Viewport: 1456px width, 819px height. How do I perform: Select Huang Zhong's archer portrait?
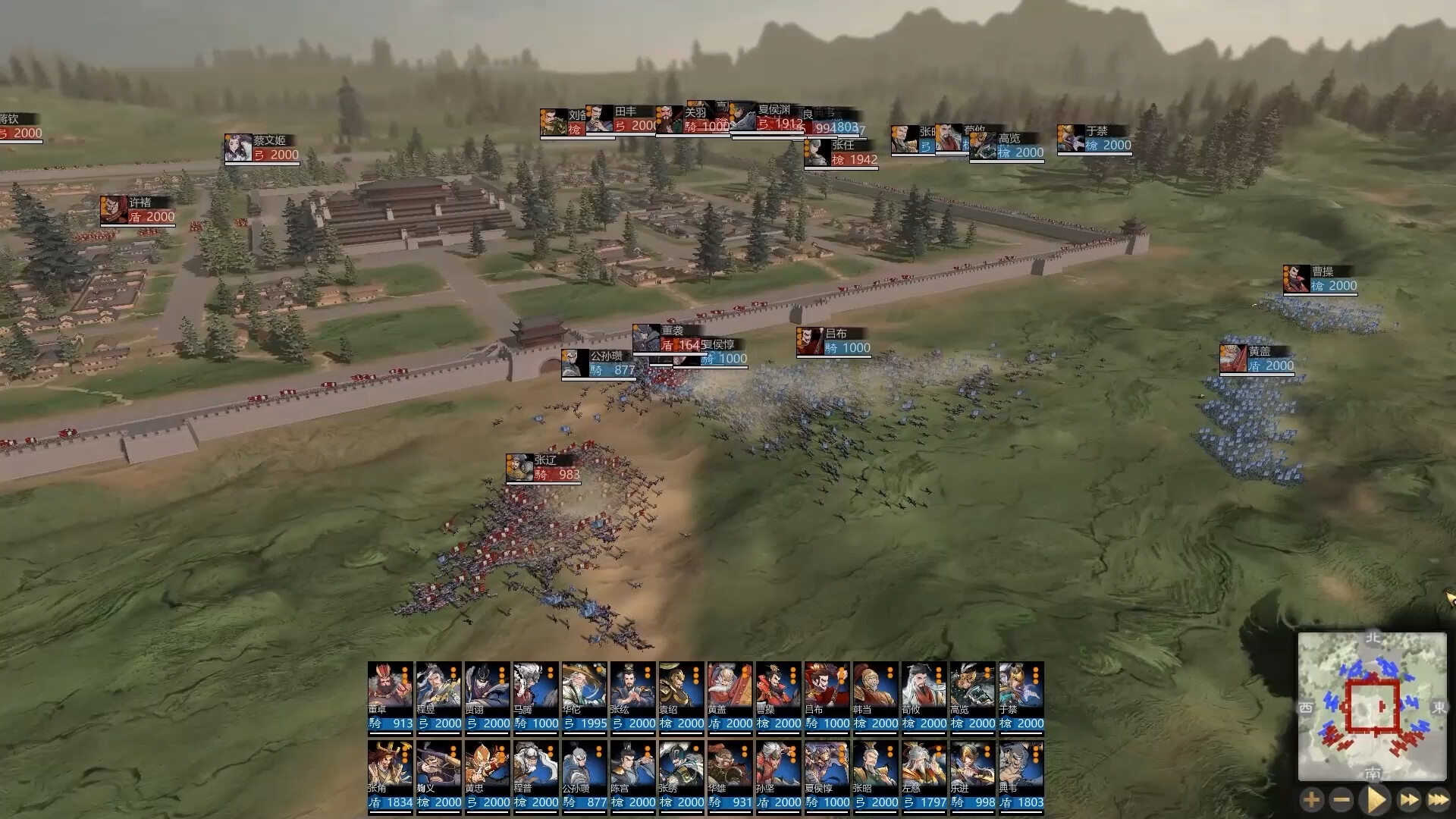click(x=488, y=773)
